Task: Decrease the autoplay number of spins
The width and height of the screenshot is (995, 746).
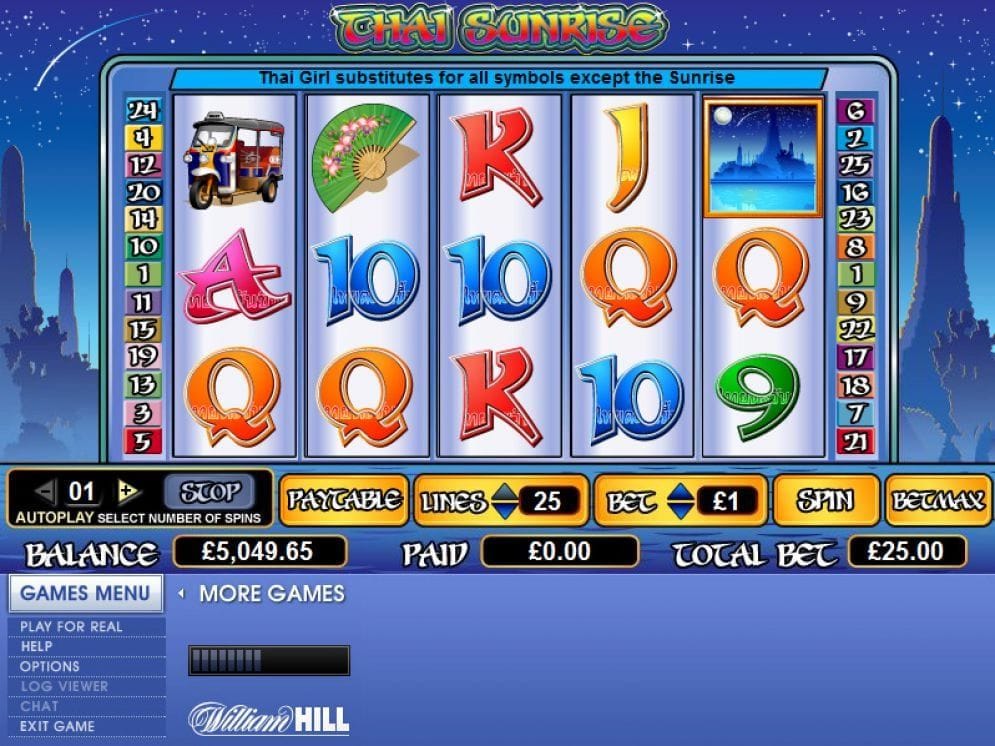Action: pos(44,491)
